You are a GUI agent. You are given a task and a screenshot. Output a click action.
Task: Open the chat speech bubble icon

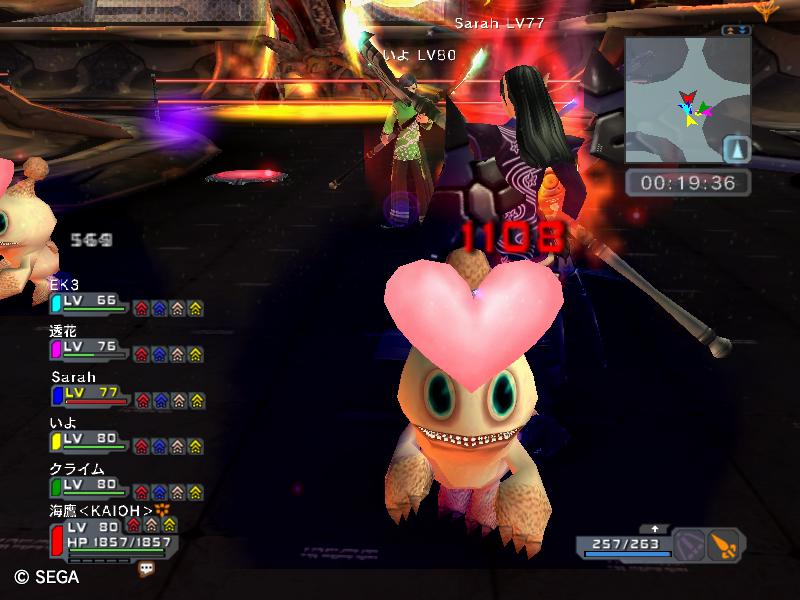(x=147, y=568)
